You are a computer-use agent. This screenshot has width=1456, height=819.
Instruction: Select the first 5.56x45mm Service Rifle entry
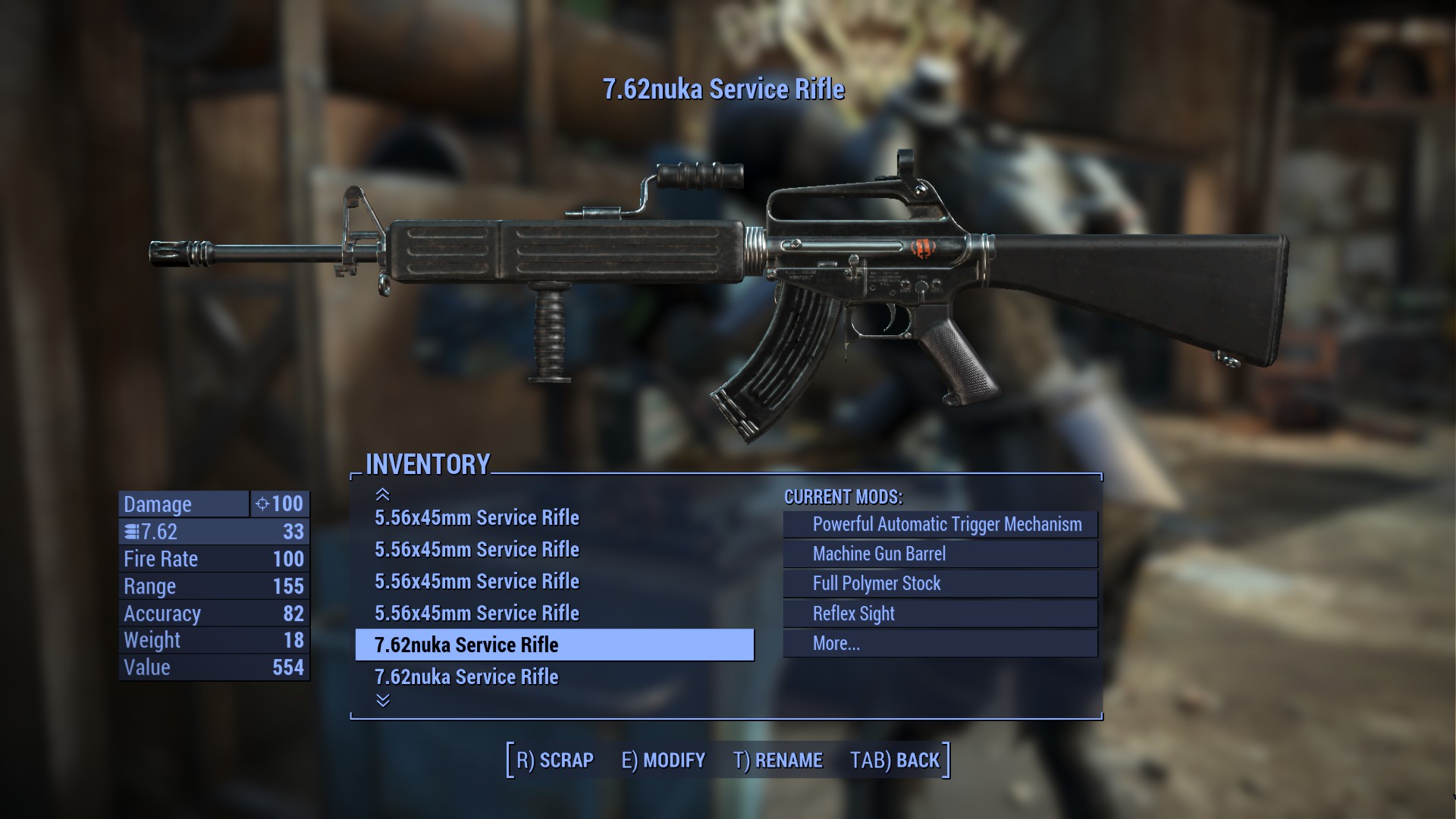coord(478,519)
